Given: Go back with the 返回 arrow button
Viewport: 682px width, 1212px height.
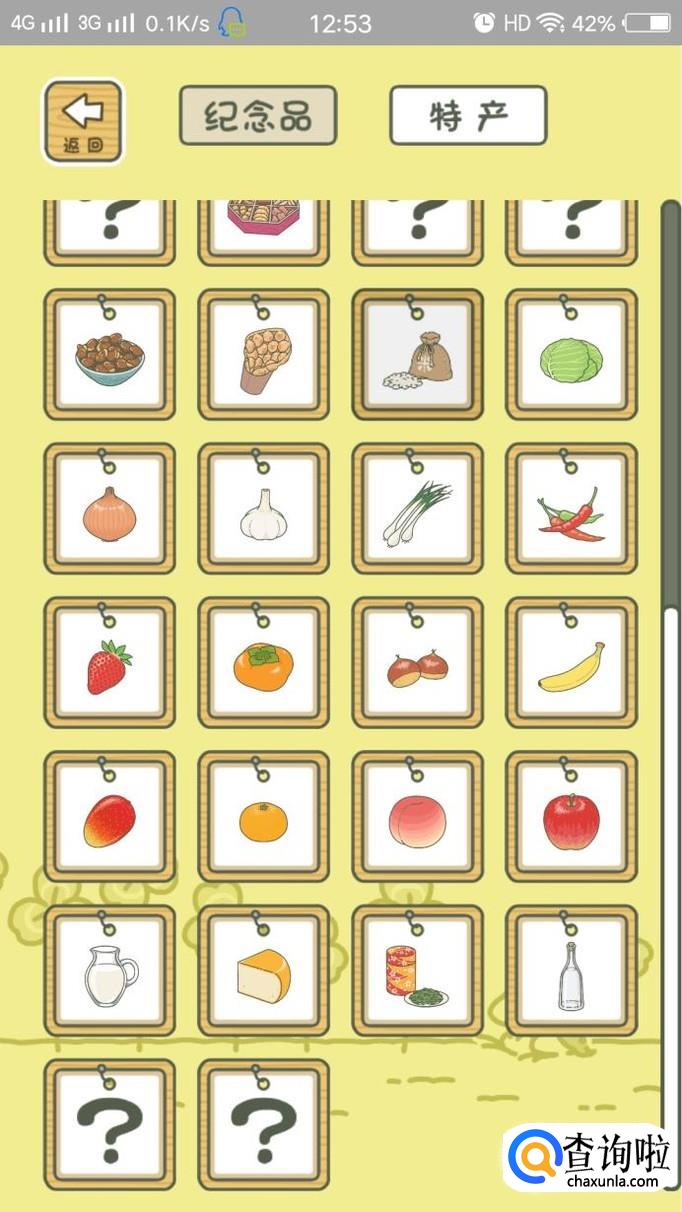Looking at the screenshot, I should (83, 120).
